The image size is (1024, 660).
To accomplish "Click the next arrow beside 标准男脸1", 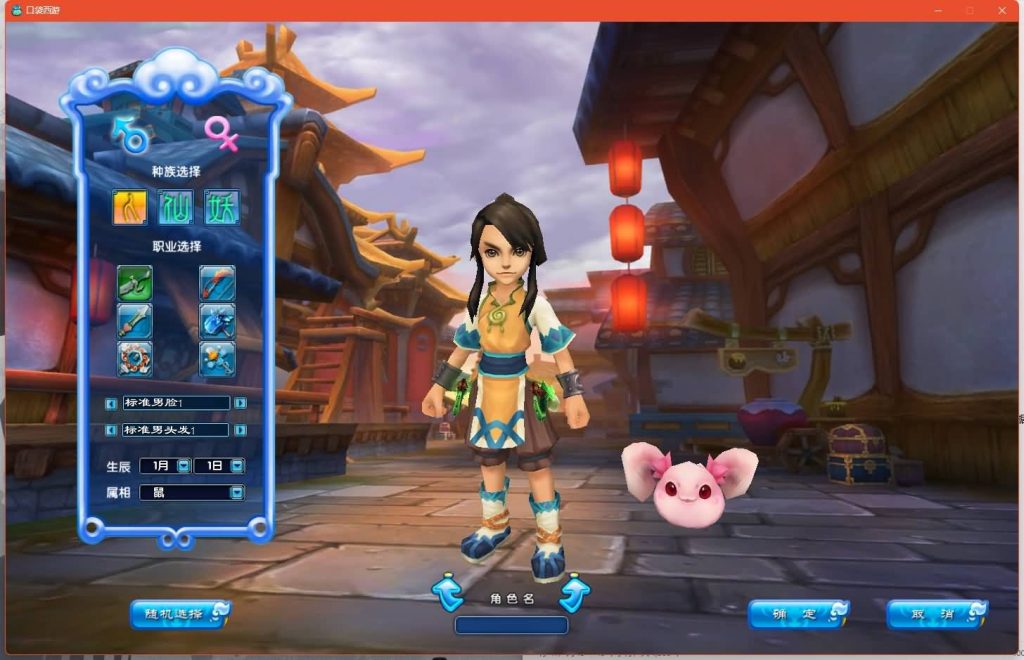I will [x=241, y=403].
